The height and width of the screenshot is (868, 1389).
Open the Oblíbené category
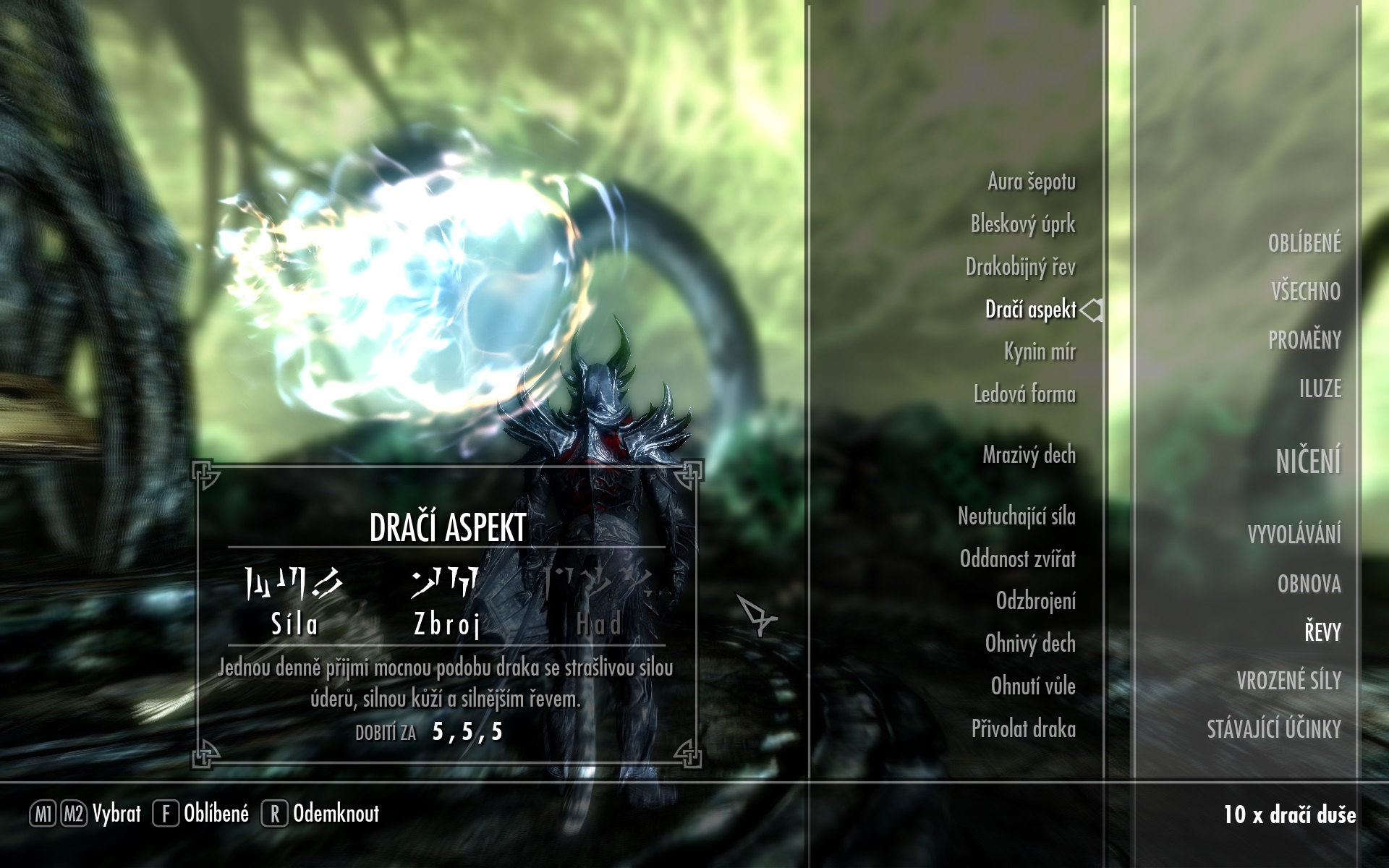tap(1304, 243)
